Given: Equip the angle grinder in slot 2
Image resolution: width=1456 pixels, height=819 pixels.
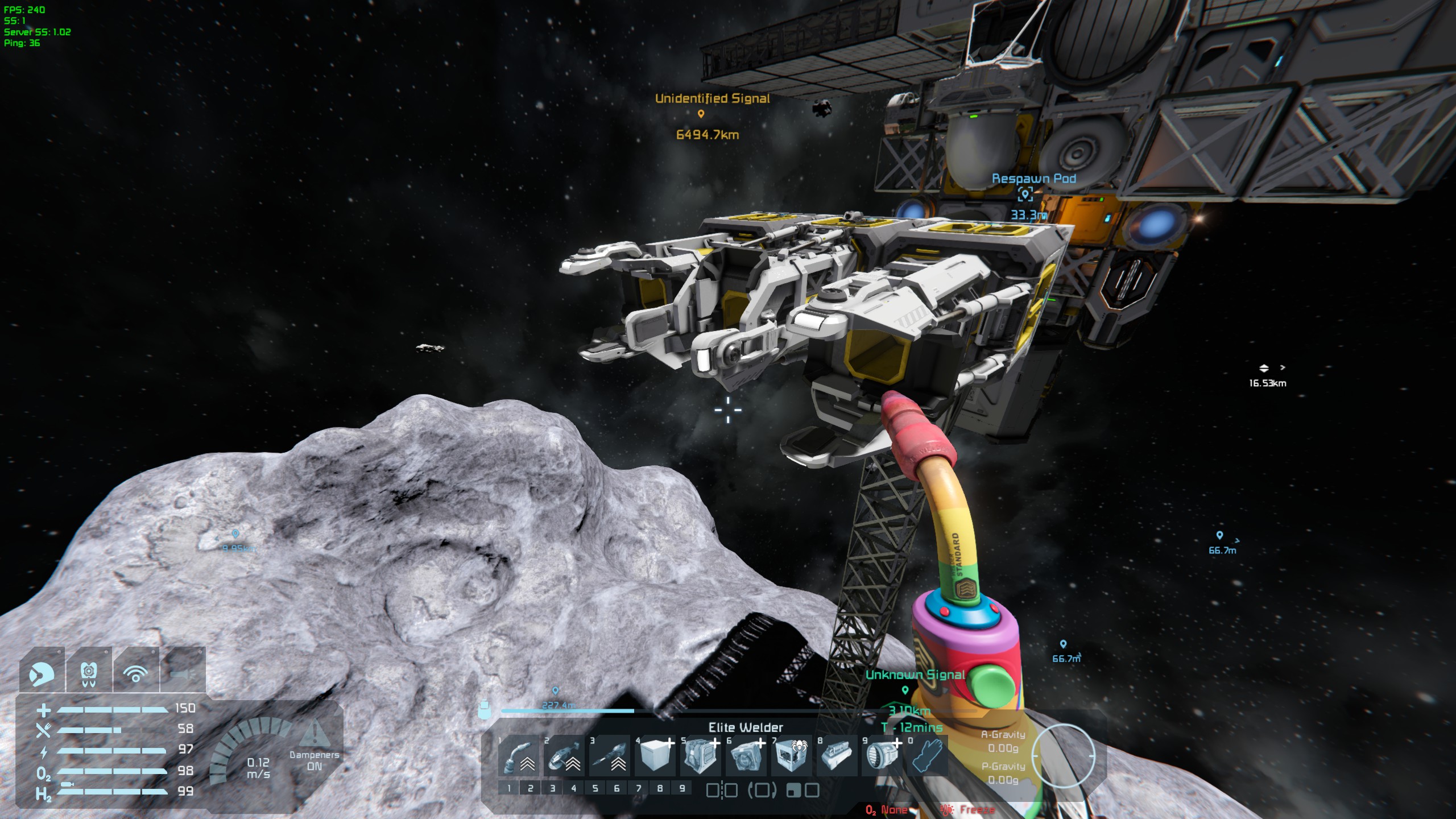Looking at the screenshot, I should point(564,756).
